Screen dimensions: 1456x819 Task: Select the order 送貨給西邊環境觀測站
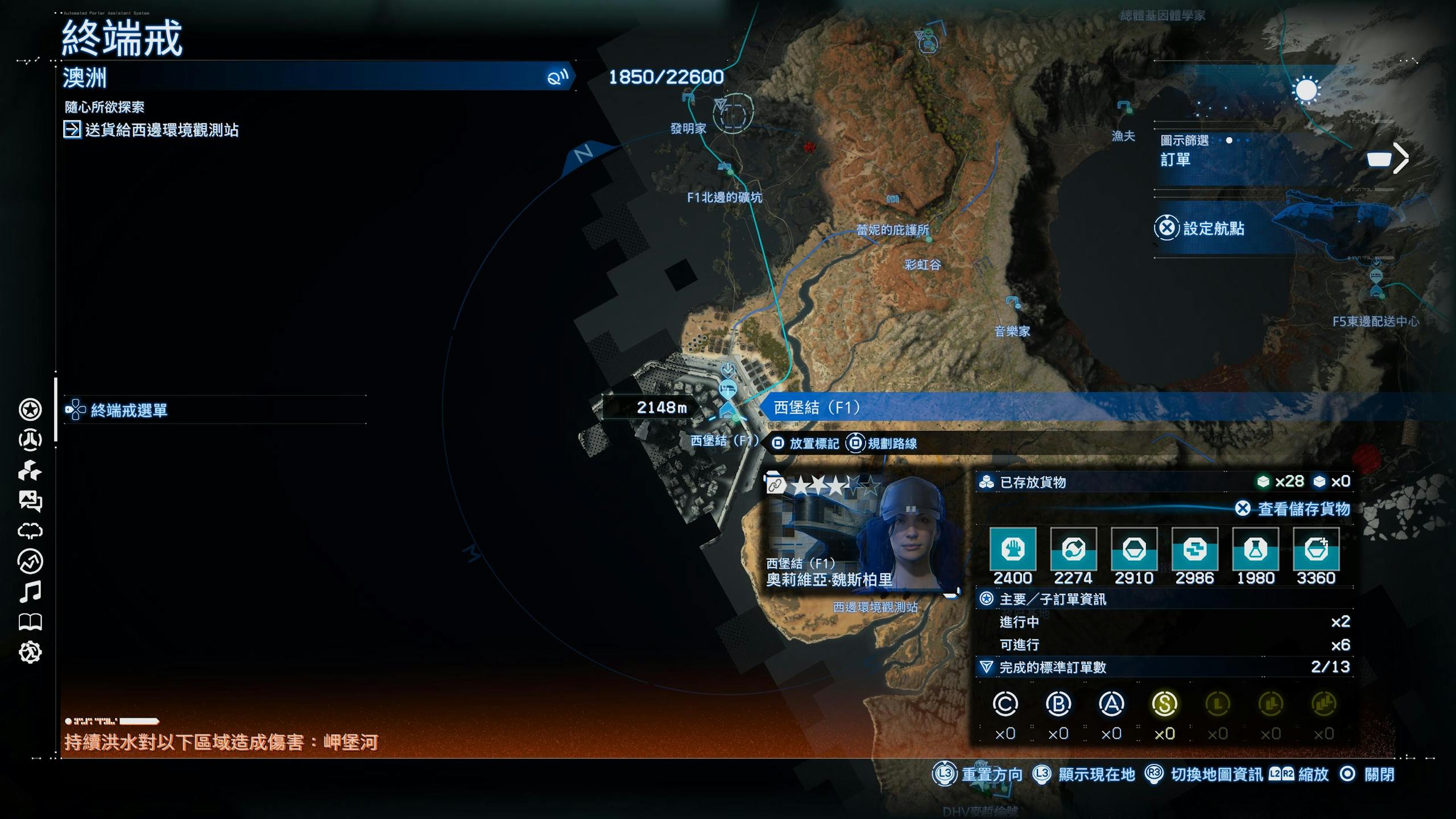coord(162,130)
